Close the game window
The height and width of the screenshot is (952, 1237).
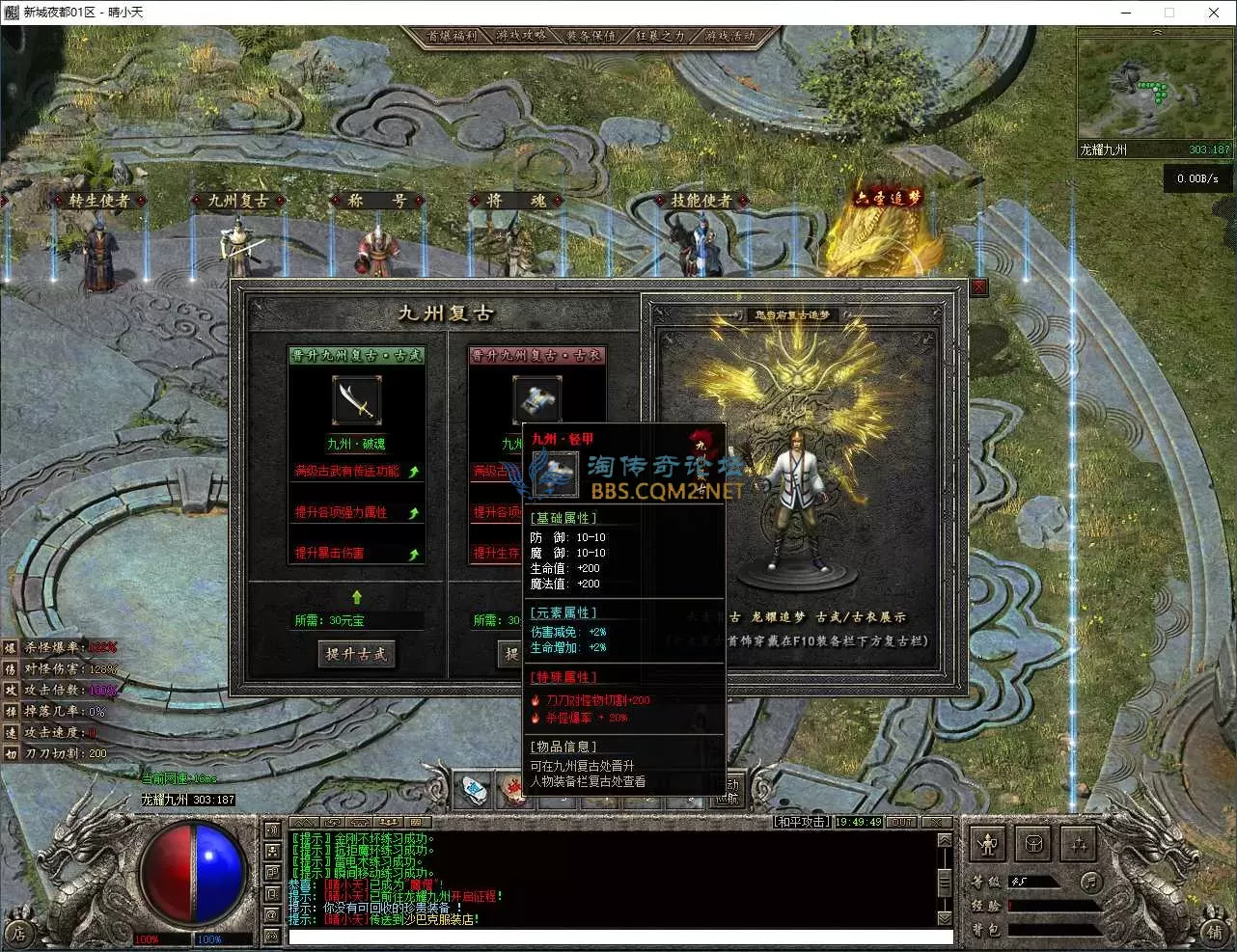[x=1214, y=13]
